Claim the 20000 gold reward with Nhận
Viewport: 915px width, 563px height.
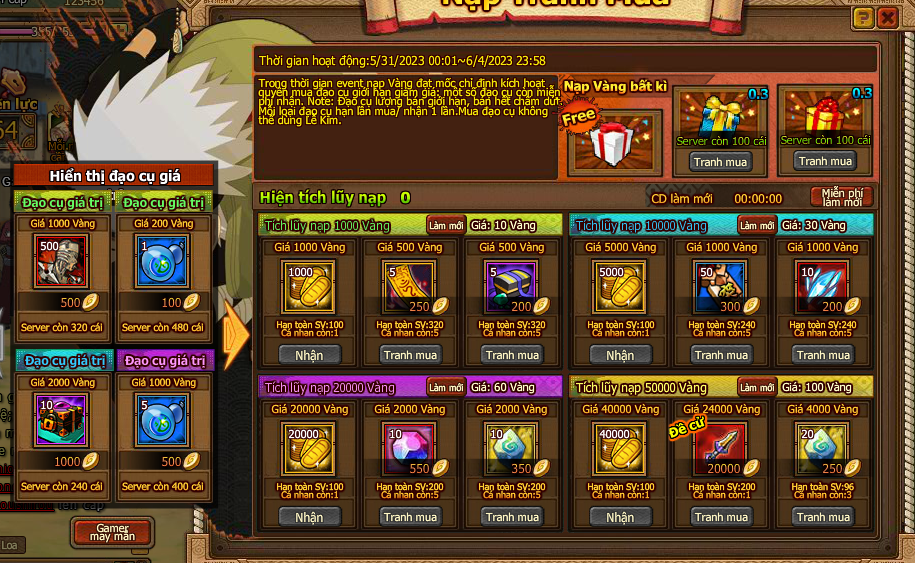[309, 517]
